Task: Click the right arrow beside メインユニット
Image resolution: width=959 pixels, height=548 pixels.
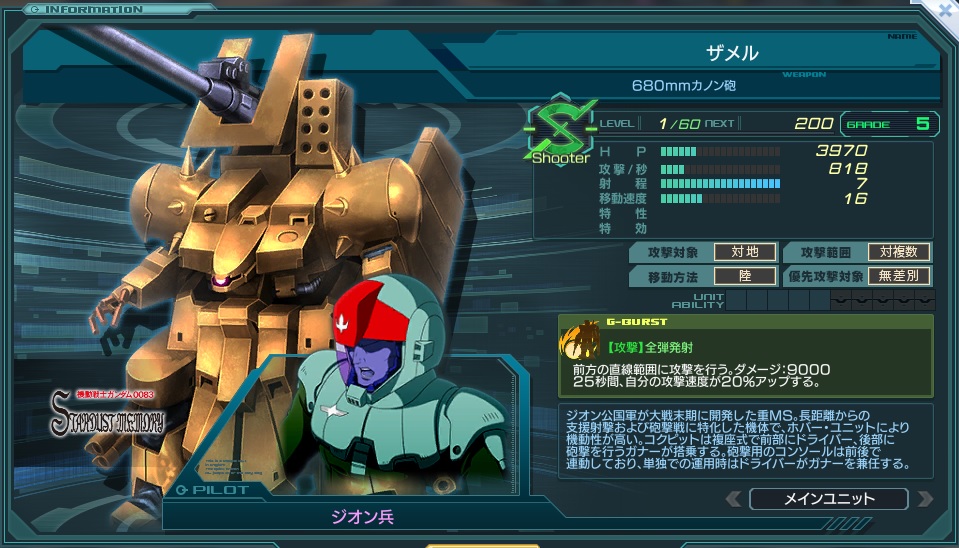Action: [925, 498]
